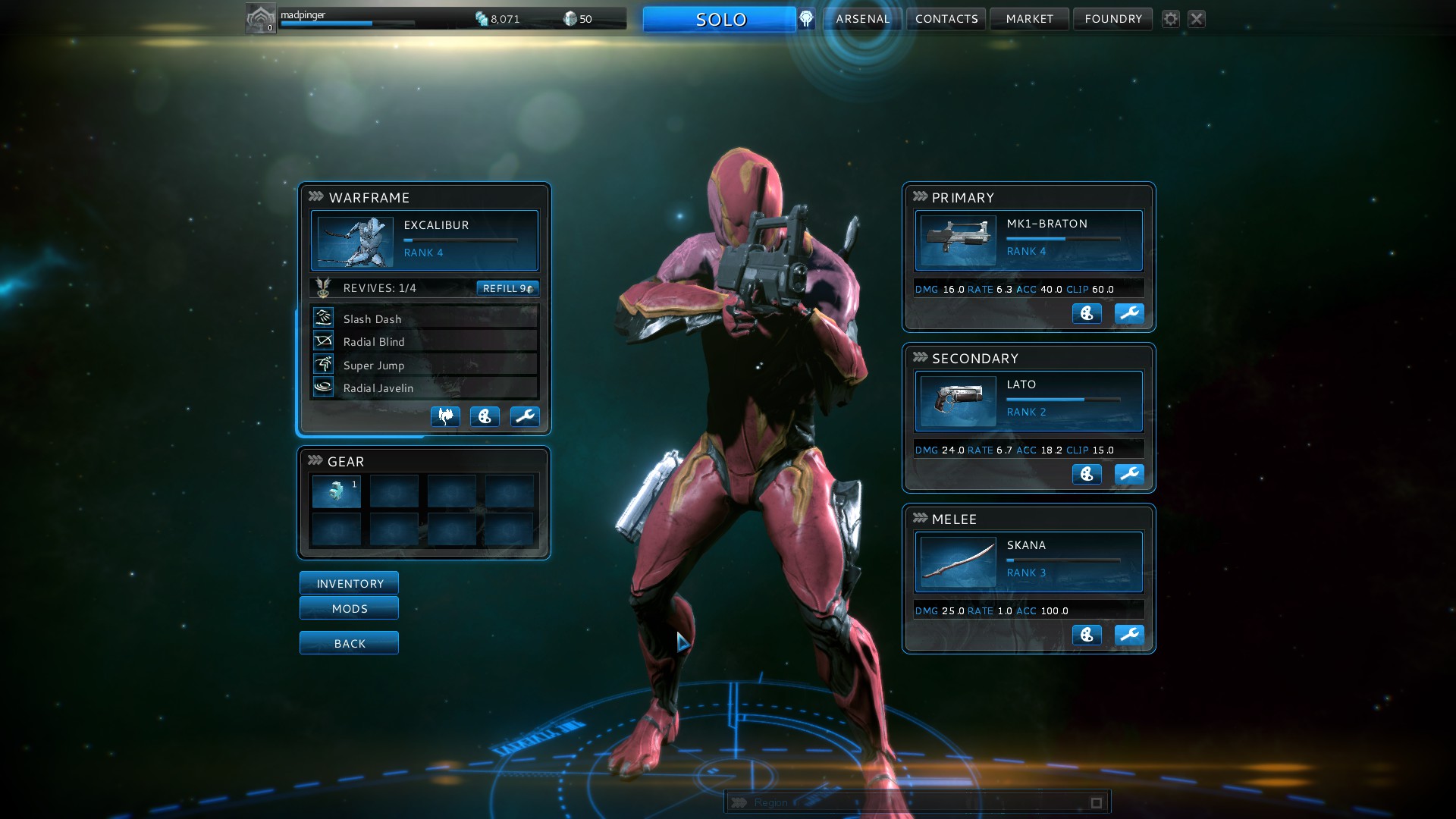Select the MK1-Braton primary weapon card

click(x=1028, y=240)
